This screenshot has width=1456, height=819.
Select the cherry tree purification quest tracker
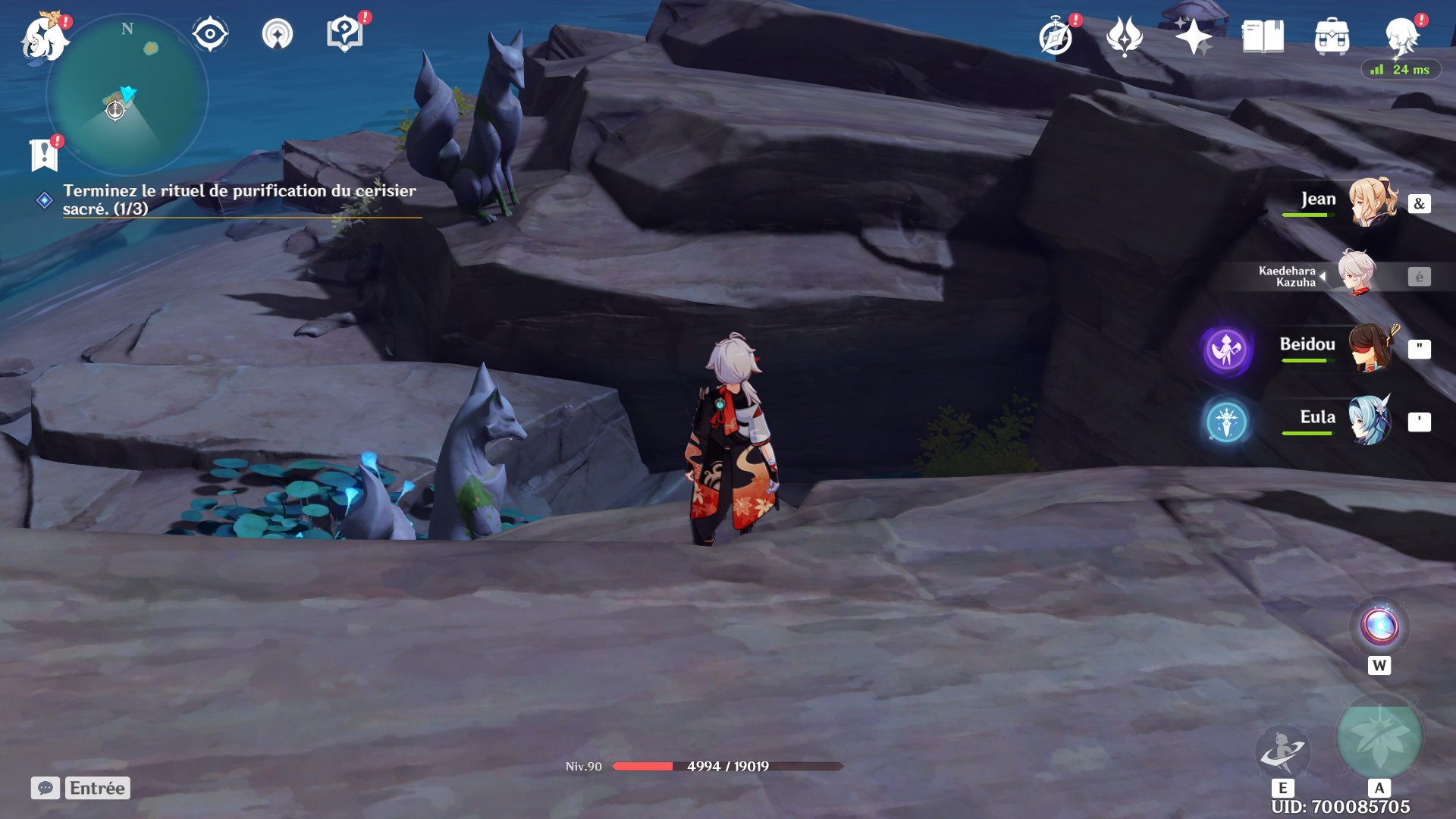pos(239,199)
